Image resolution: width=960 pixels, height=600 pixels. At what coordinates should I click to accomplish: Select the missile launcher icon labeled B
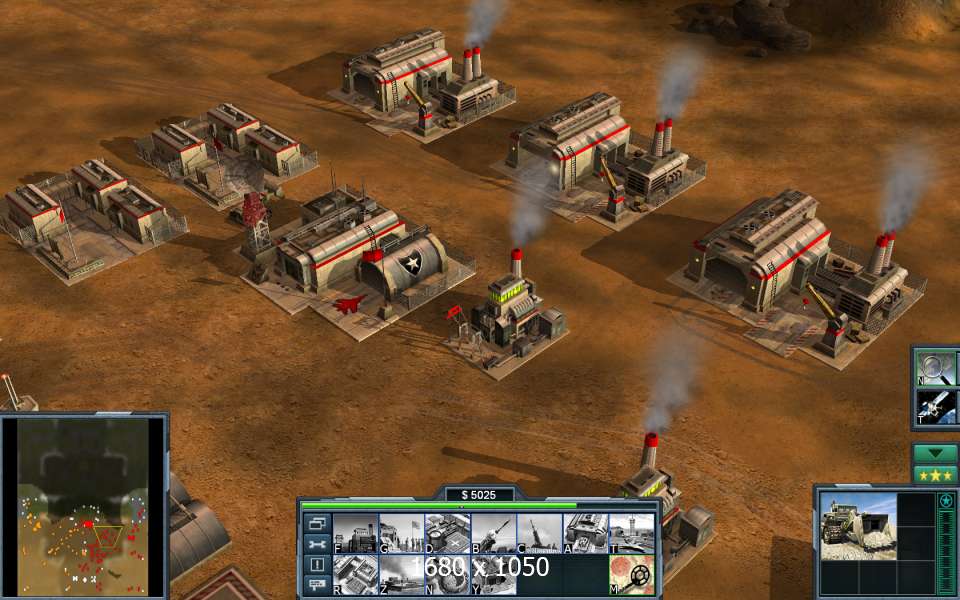[x=493, y=532]
